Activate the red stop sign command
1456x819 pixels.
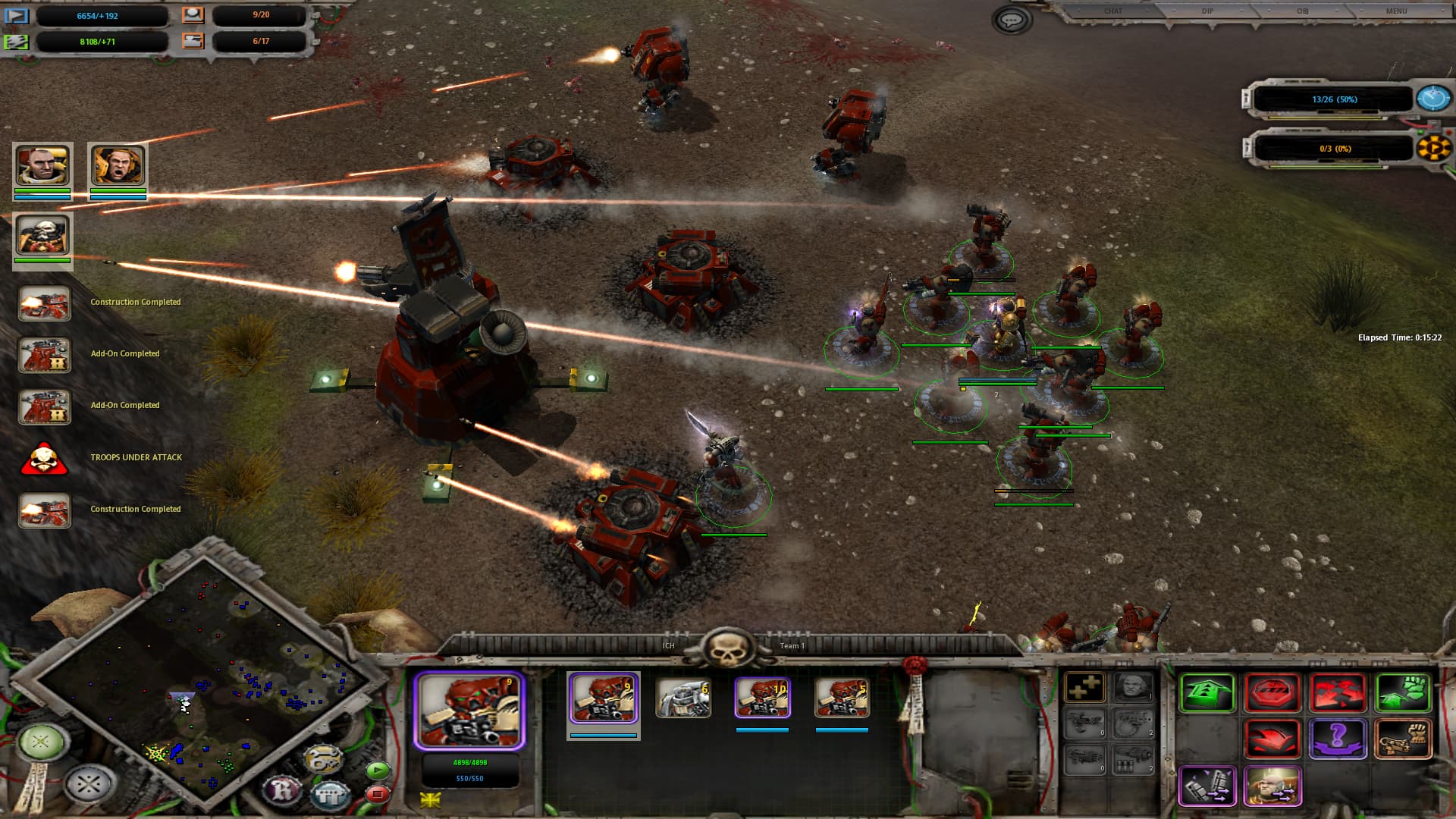click(x=1273, y=692)
